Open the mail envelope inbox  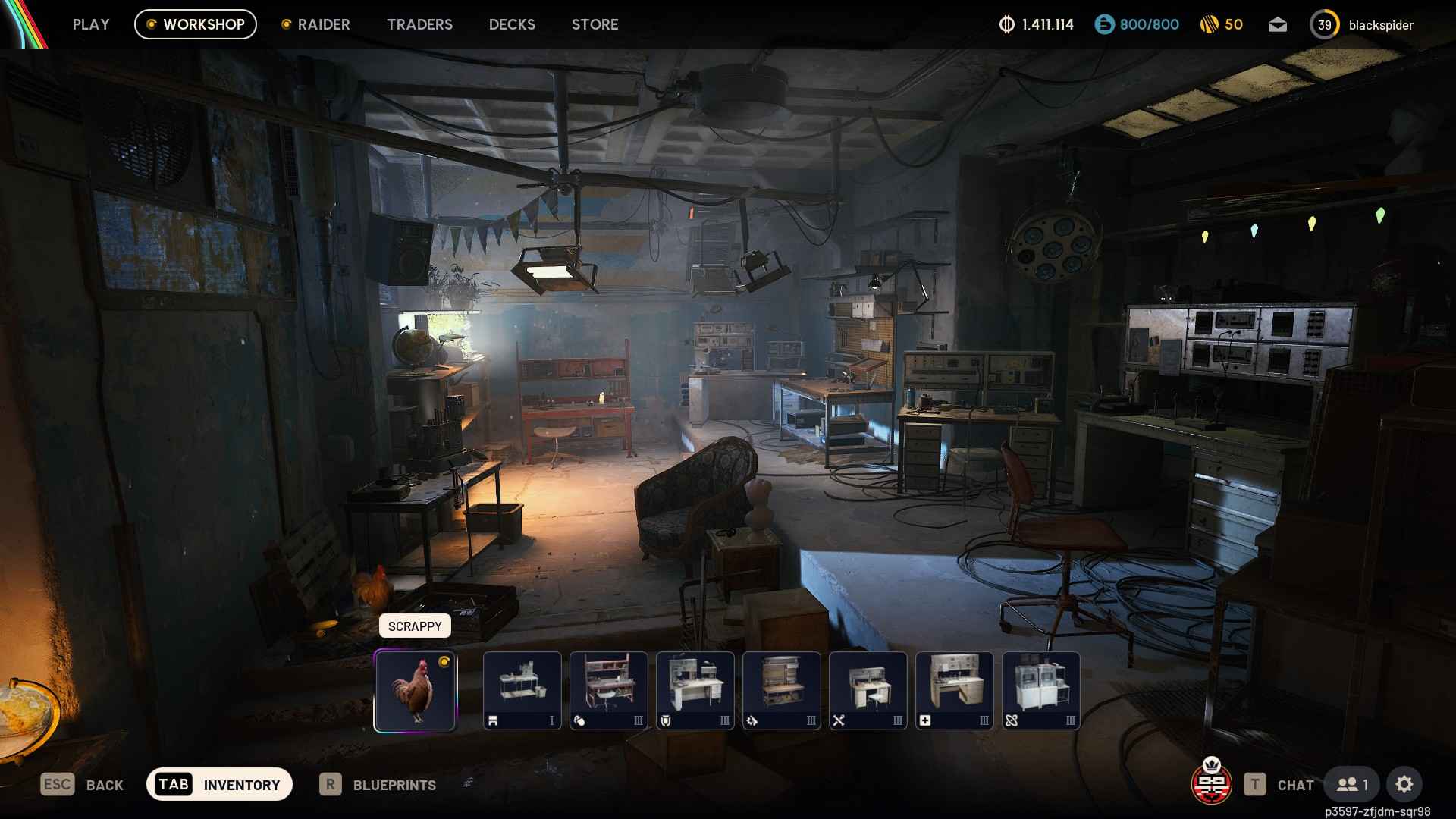coord(1278,24)
